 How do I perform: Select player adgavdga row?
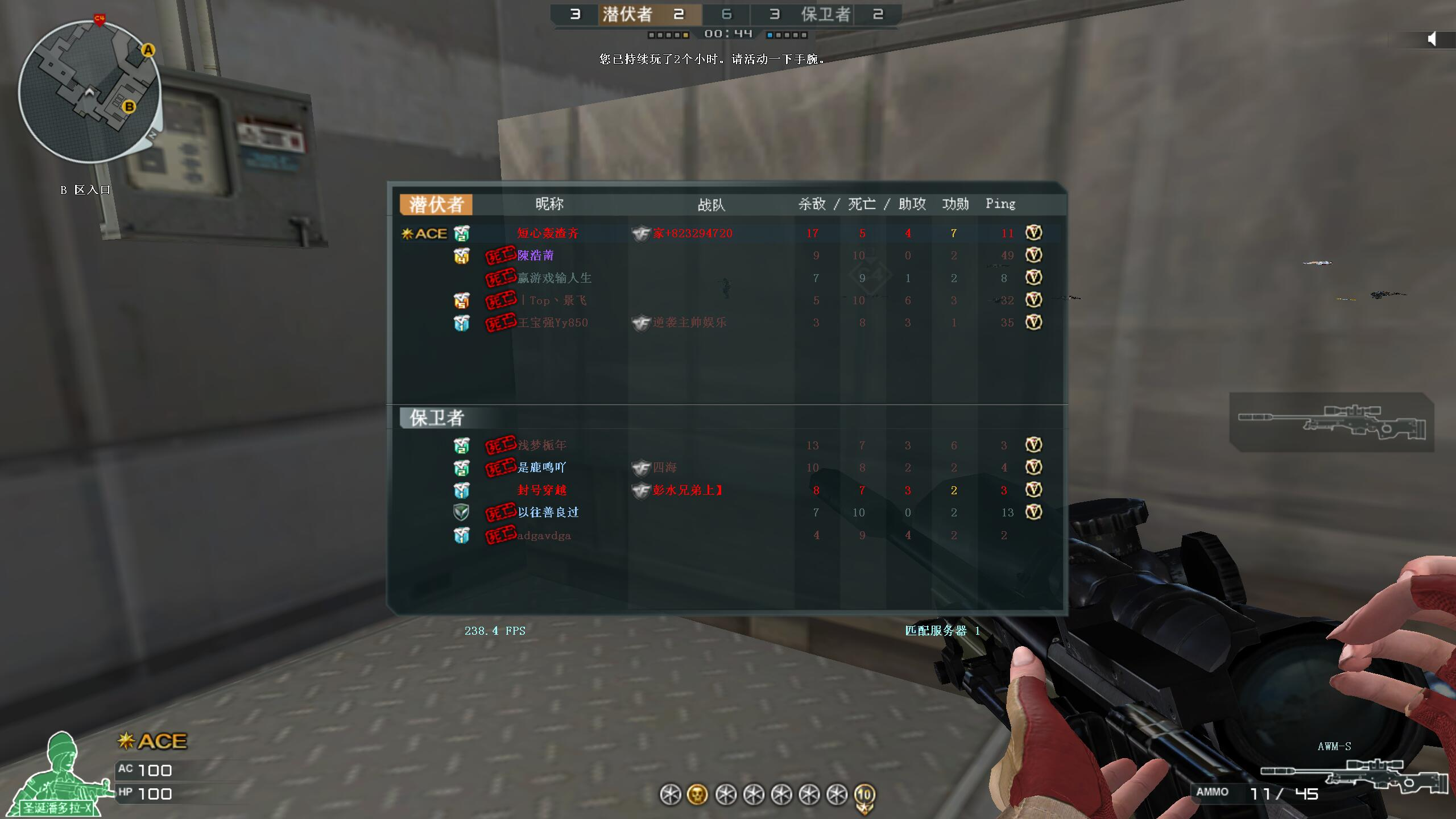(544, 535)
